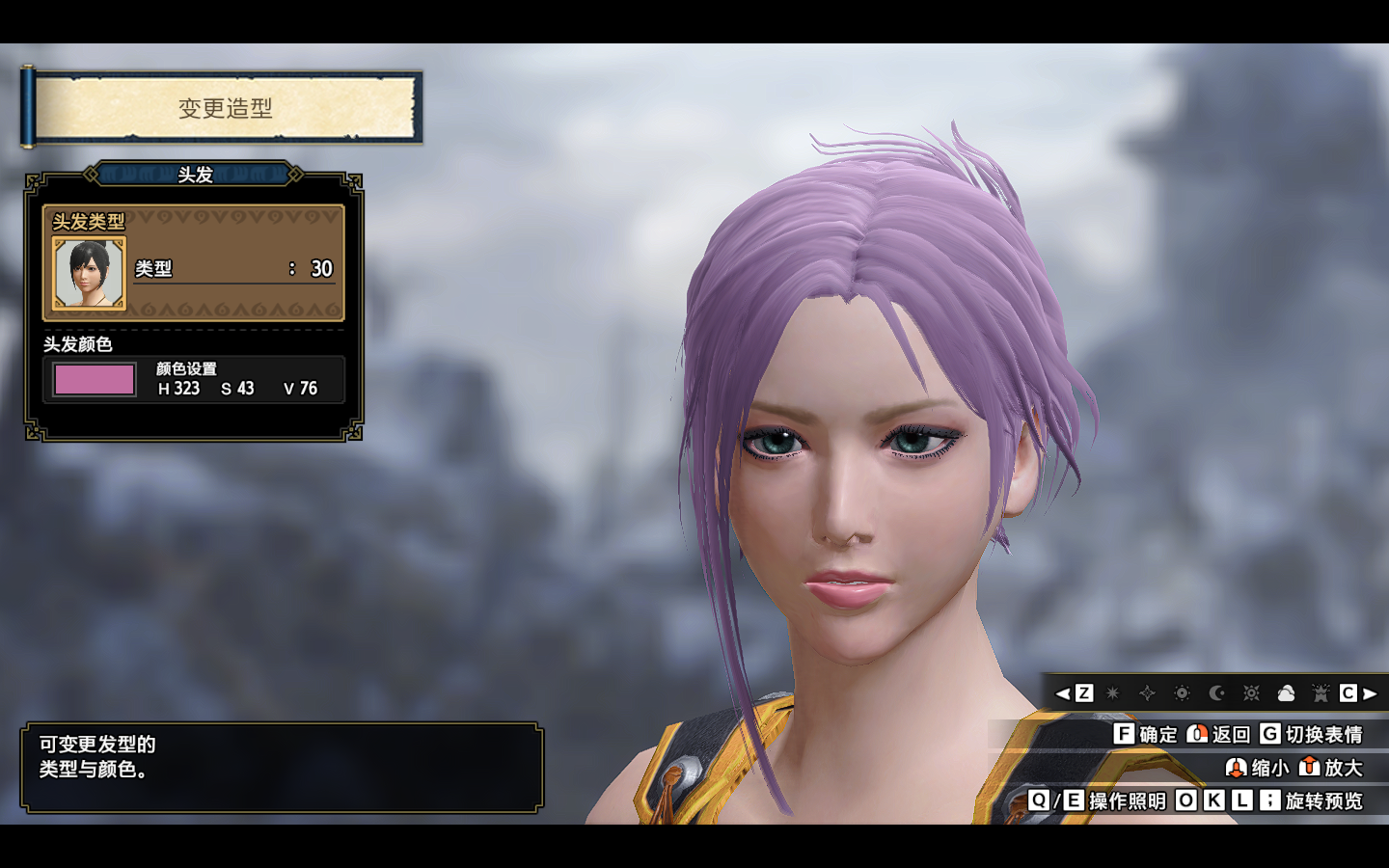Image resolution: width=1389 pixels, height=868 pixels.
Task: Select the crescent moon lighting icon
Action: [x=1216, y=692]
